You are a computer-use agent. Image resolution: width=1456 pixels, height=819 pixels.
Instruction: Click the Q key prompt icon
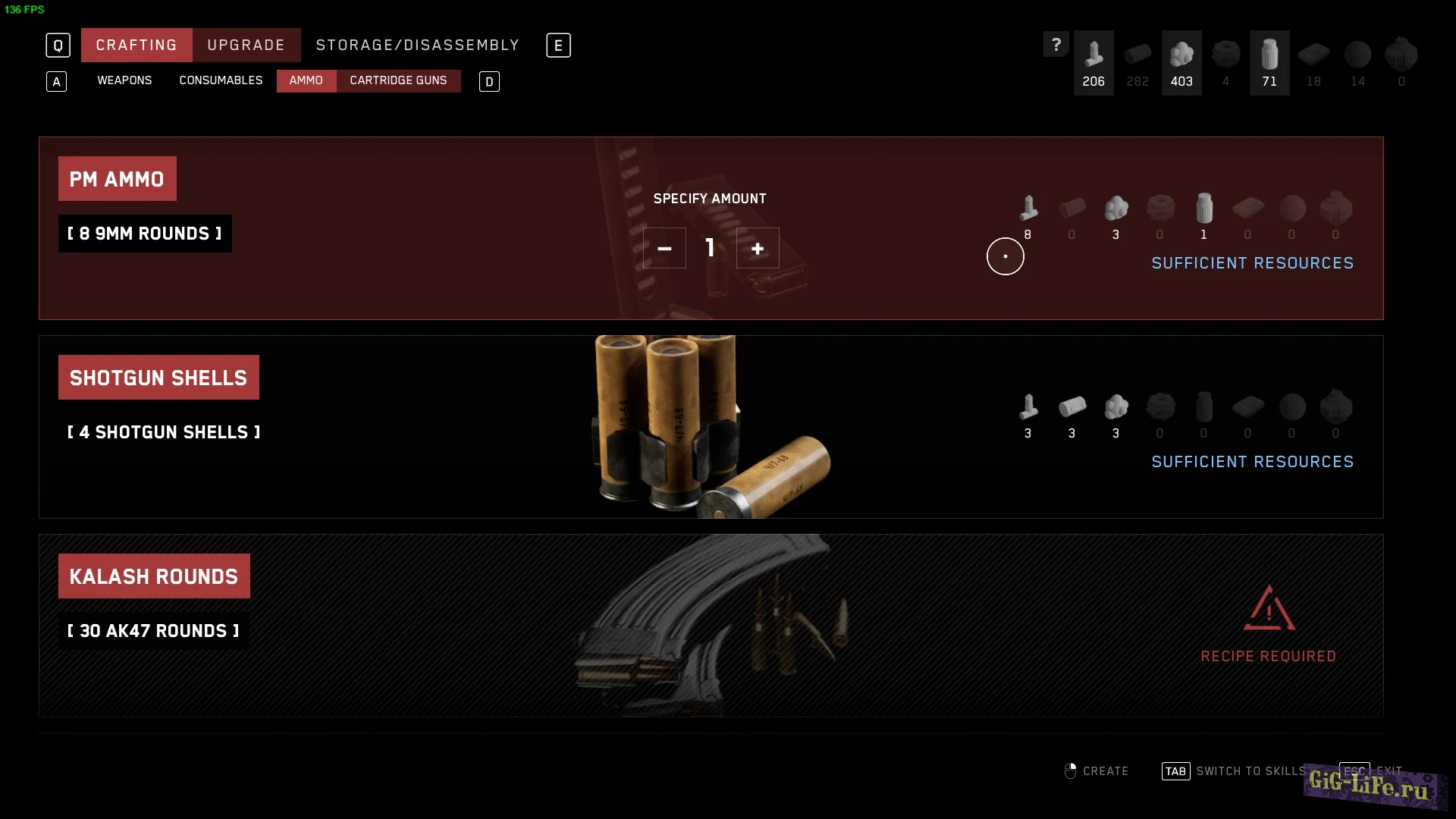pyautogui.click(x=58, y=45)
